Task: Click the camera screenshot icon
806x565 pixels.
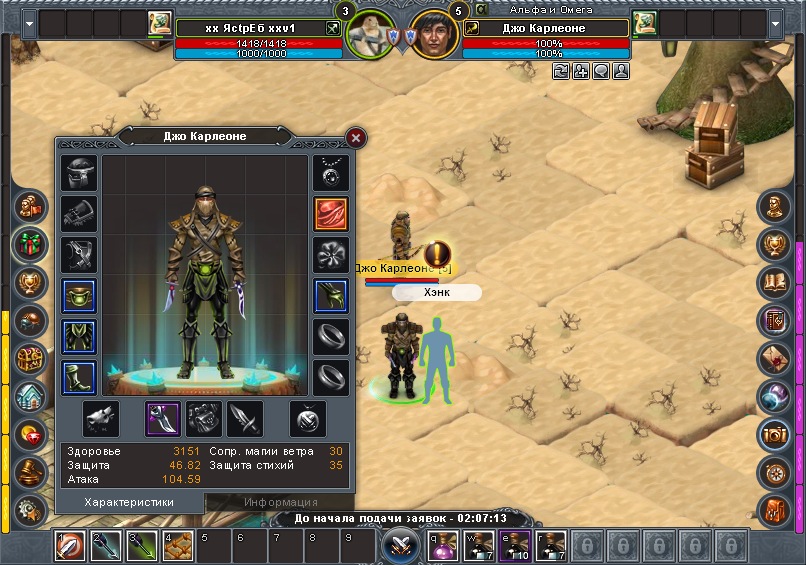Action: coord(774,433)
